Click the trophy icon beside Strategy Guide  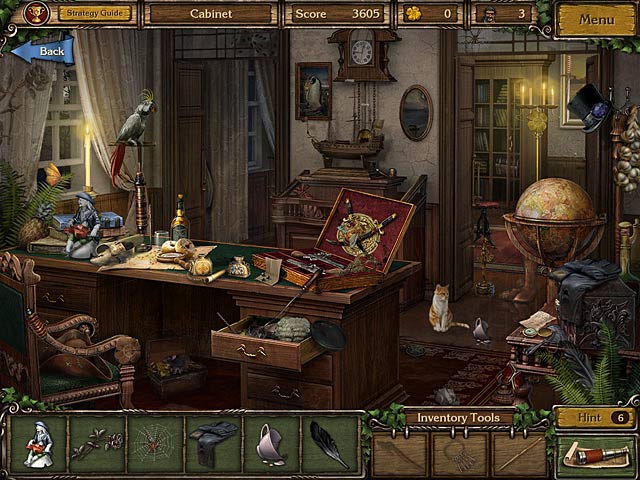coord(38,14)
